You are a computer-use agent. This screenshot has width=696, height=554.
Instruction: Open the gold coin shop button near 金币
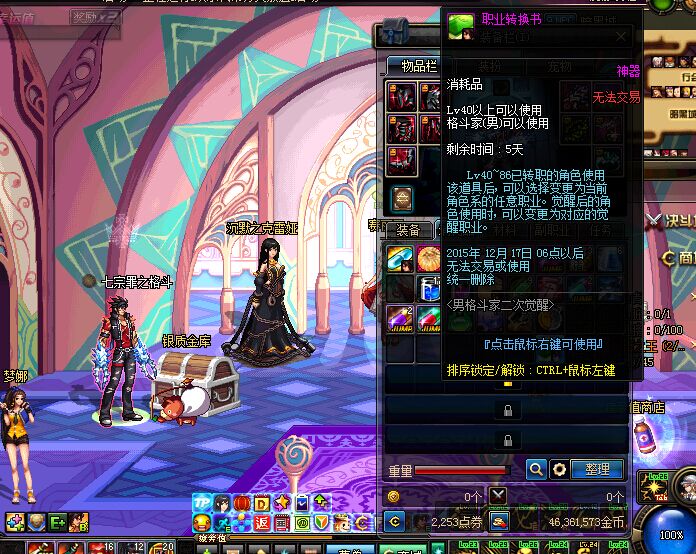[x=498, y=521]
